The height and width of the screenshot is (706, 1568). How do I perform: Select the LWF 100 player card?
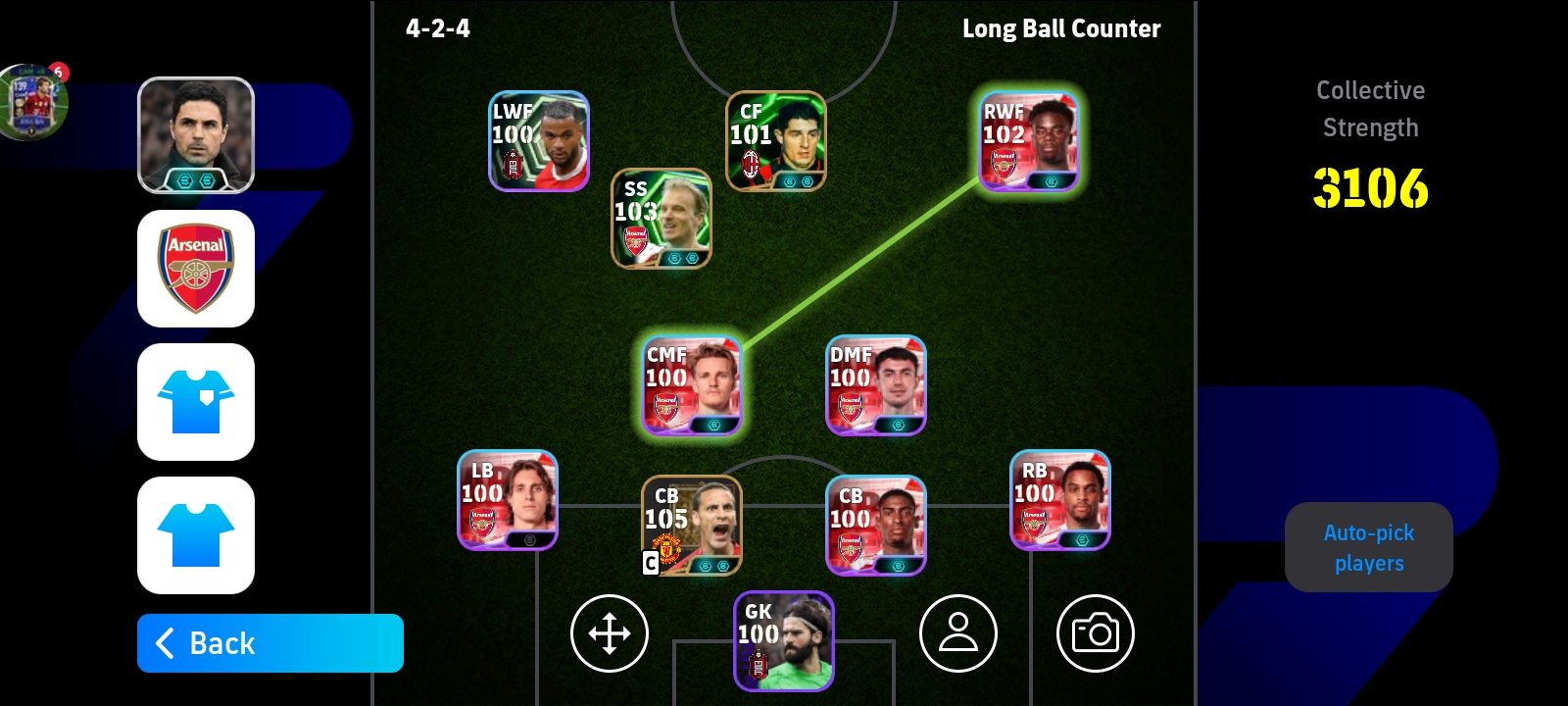[x=539, y=141]
